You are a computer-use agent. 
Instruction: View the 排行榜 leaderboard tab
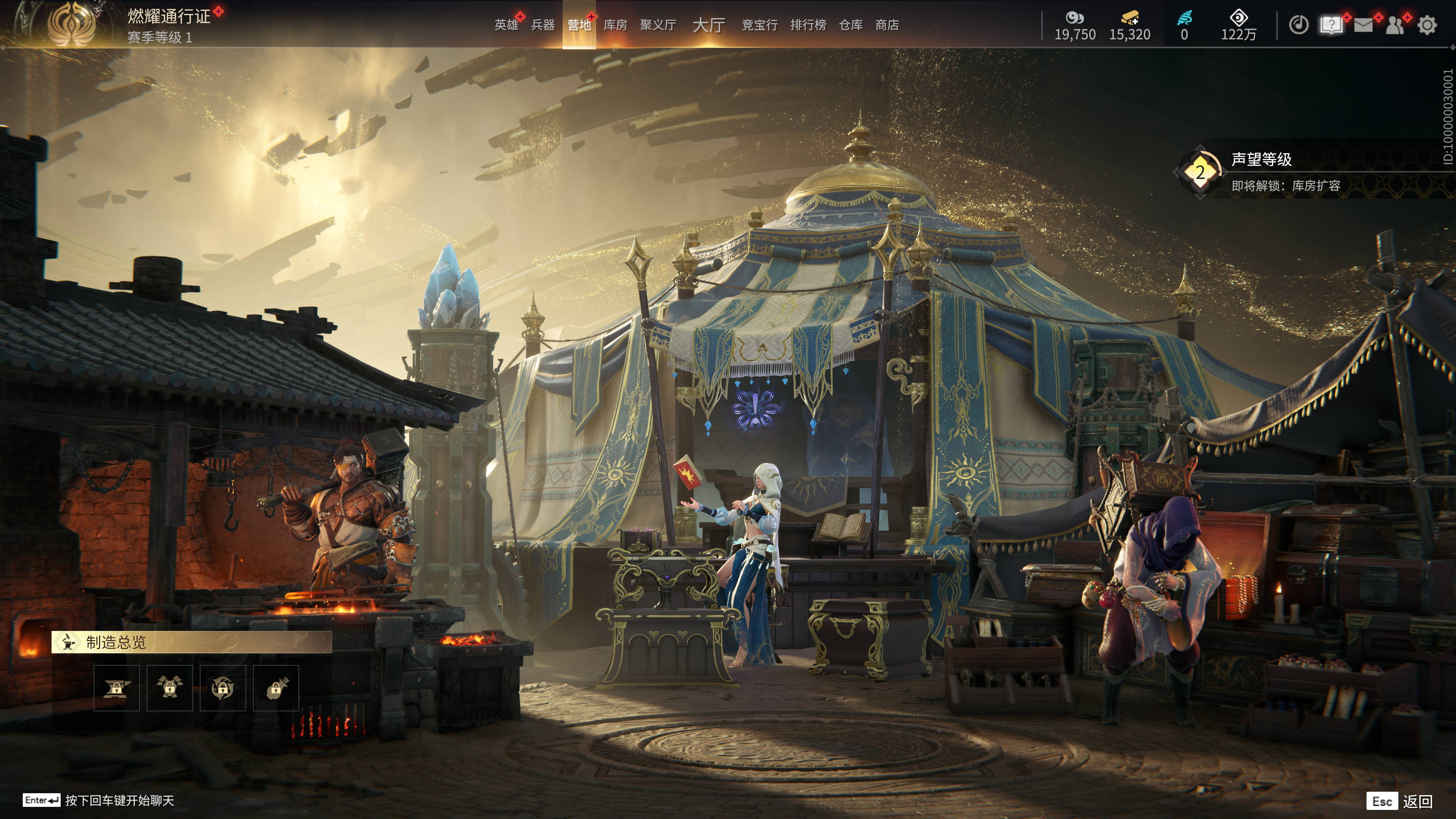(x=808, y=25)
